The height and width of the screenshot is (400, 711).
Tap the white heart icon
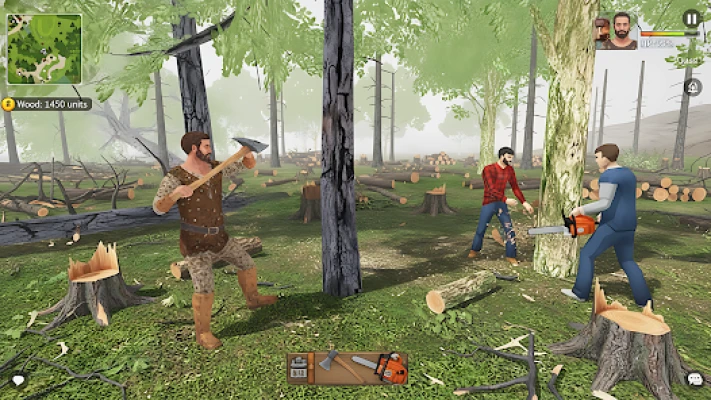[18, 380]
